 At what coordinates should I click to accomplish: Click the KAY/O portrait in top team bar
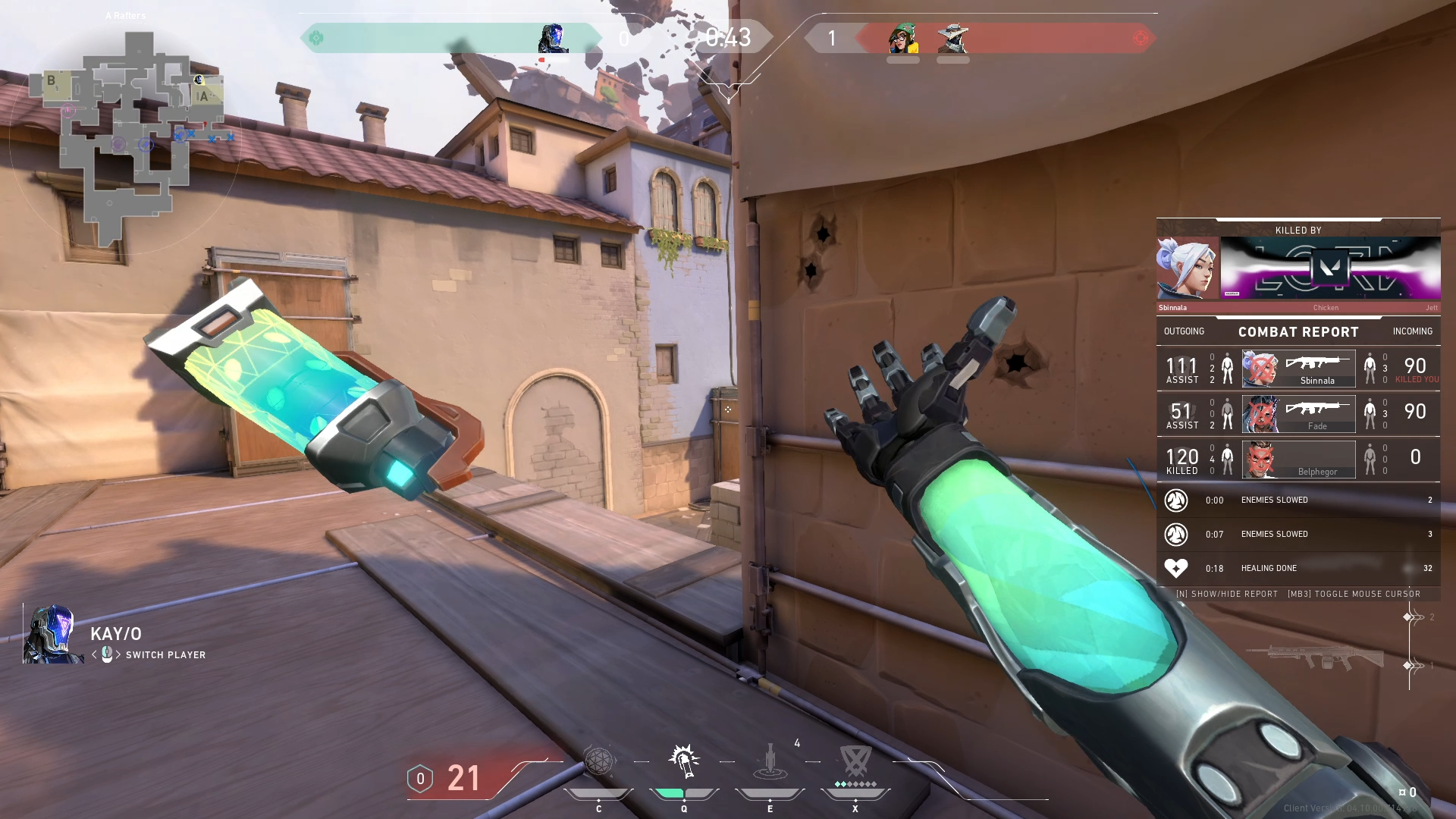pos(553,38)
